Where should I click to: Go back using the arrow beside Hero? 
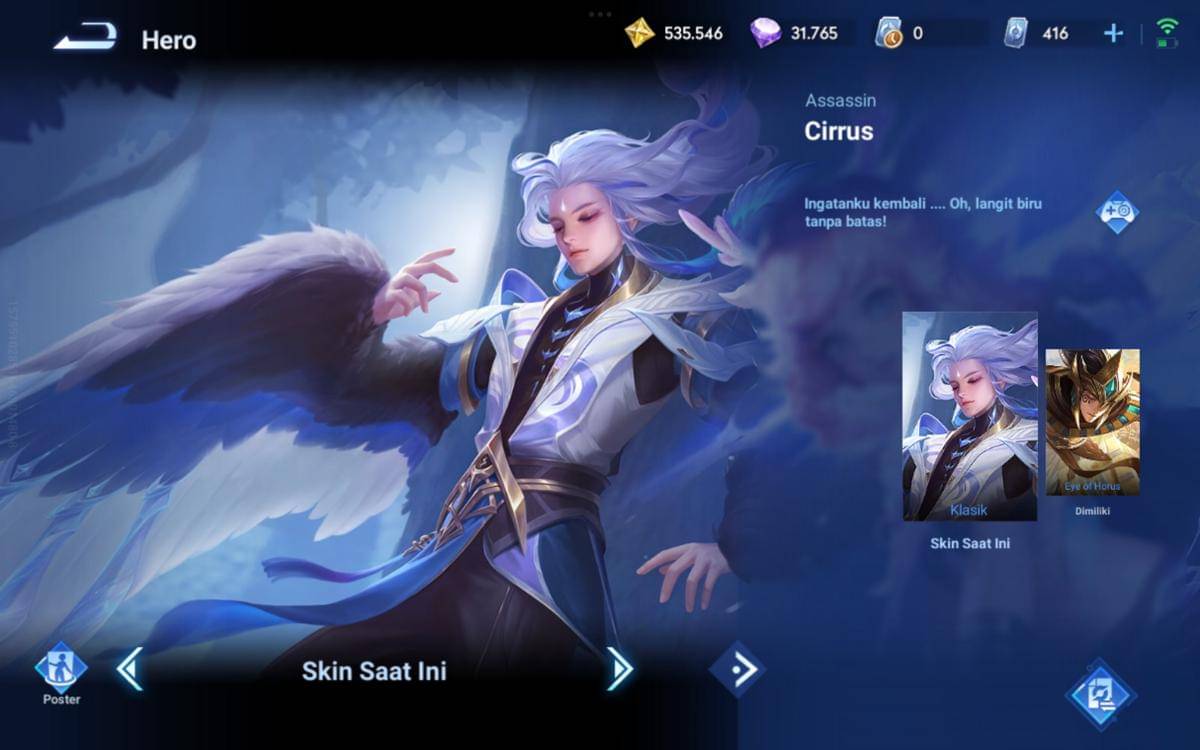click(x=85, y=38)
